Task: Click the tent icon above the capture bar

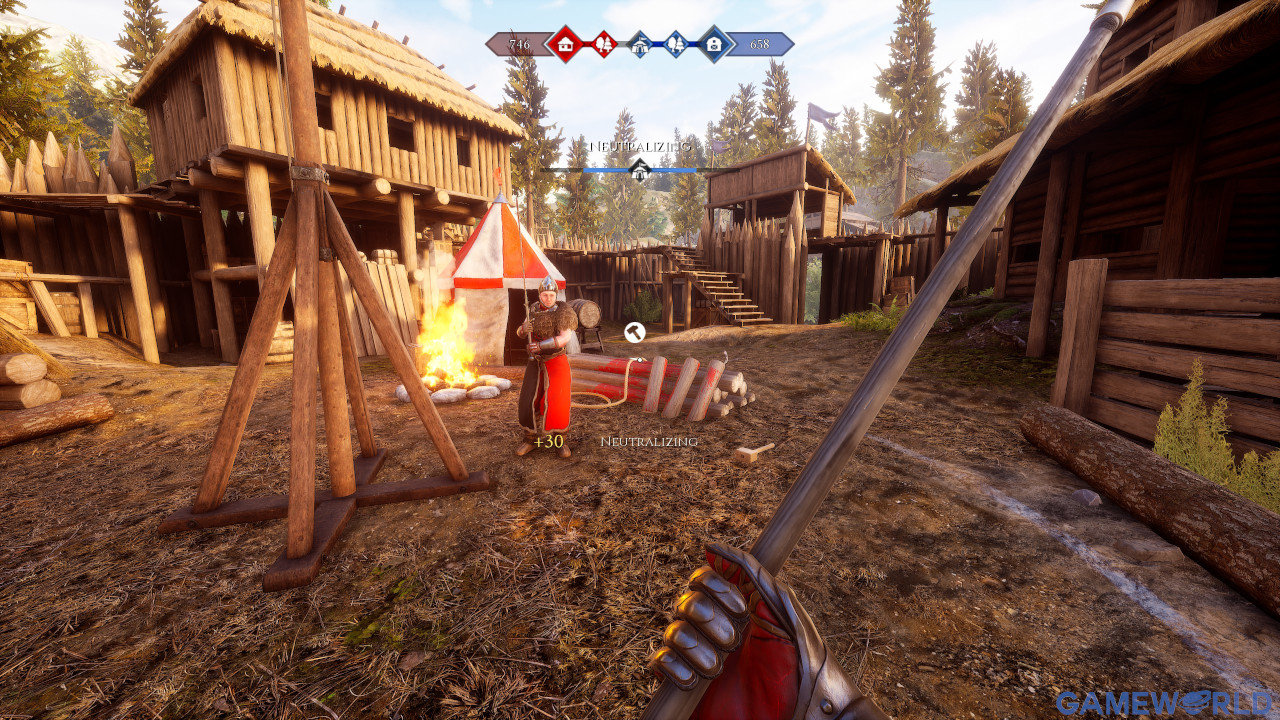Action: coord(640,170)
